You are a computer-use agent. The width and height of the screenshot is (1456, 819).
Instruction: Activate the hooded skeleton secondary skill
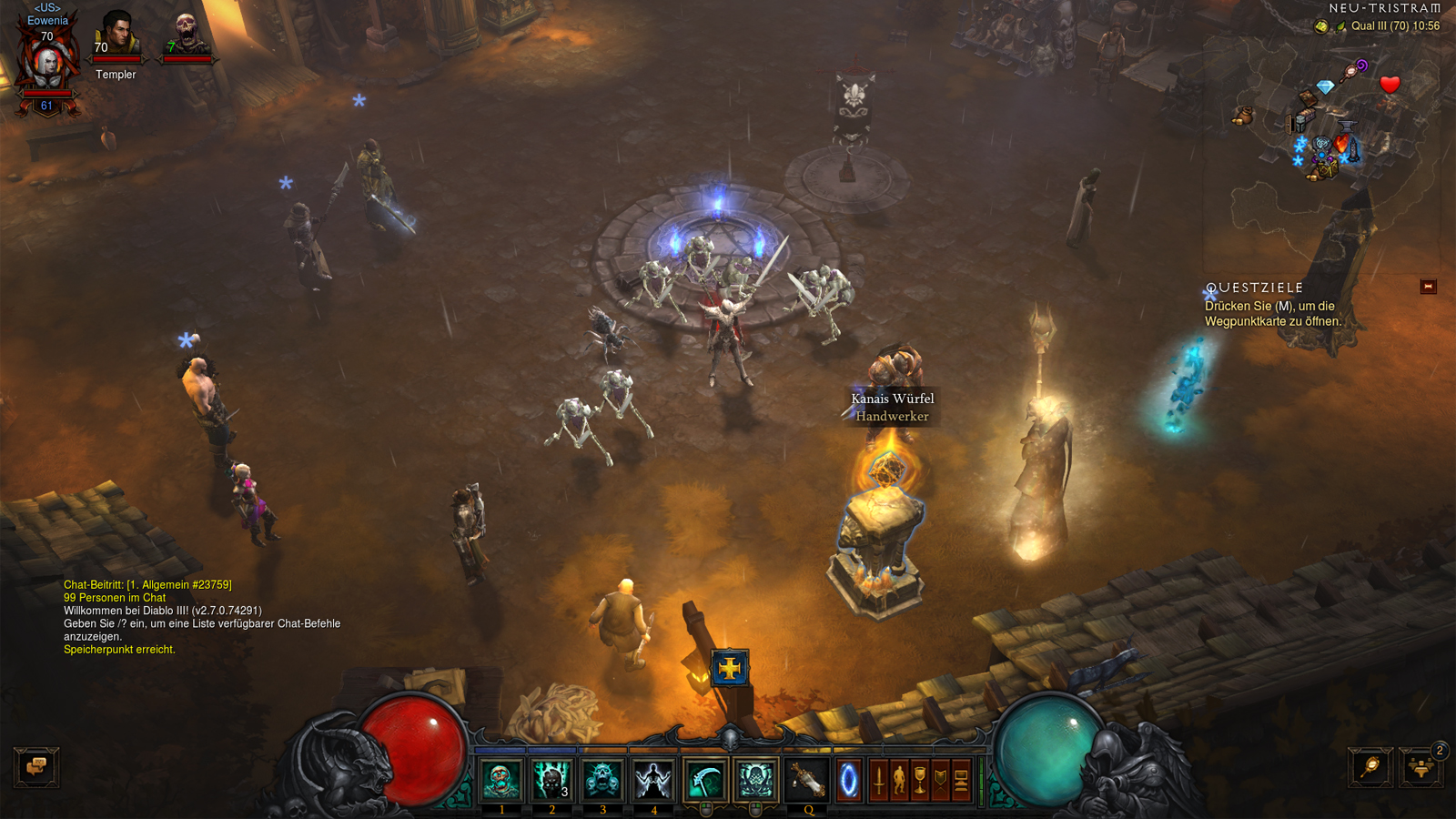click(x=755, y=780)
